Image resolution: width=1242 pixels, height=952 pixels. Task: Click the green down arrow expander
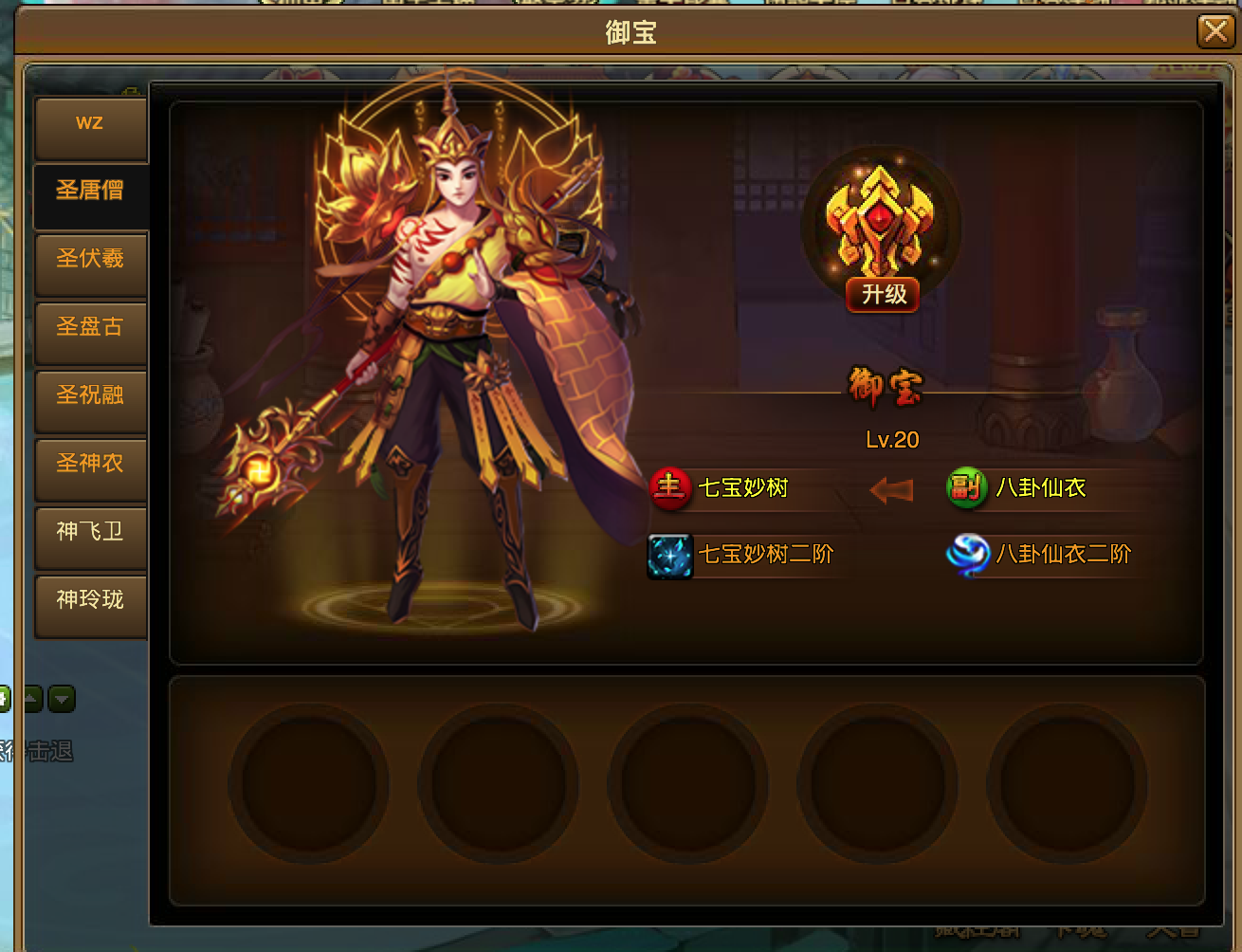click(x=60, y=699)
